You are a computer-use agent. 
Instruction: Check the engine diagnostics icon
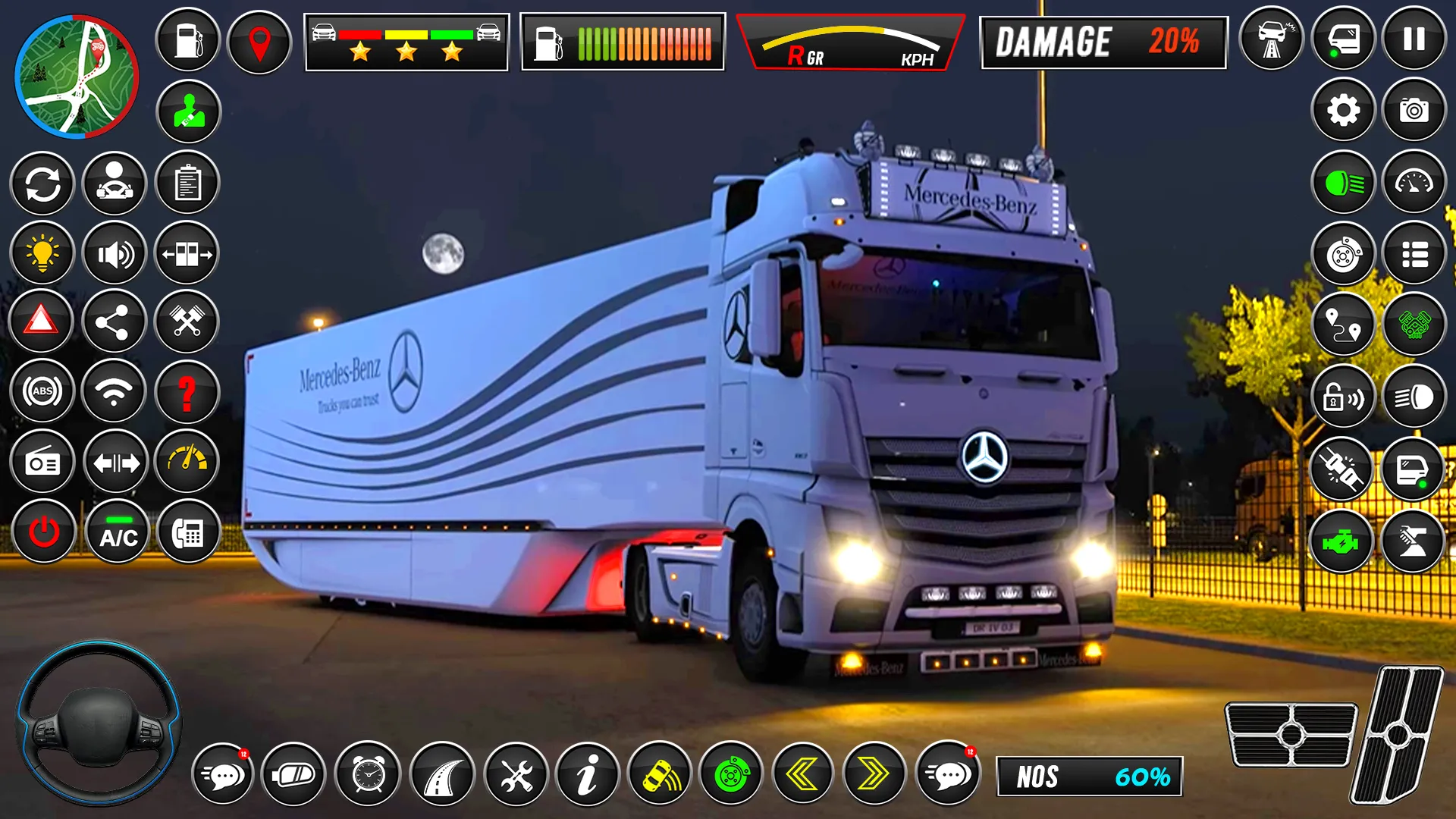click(1343, 541)
